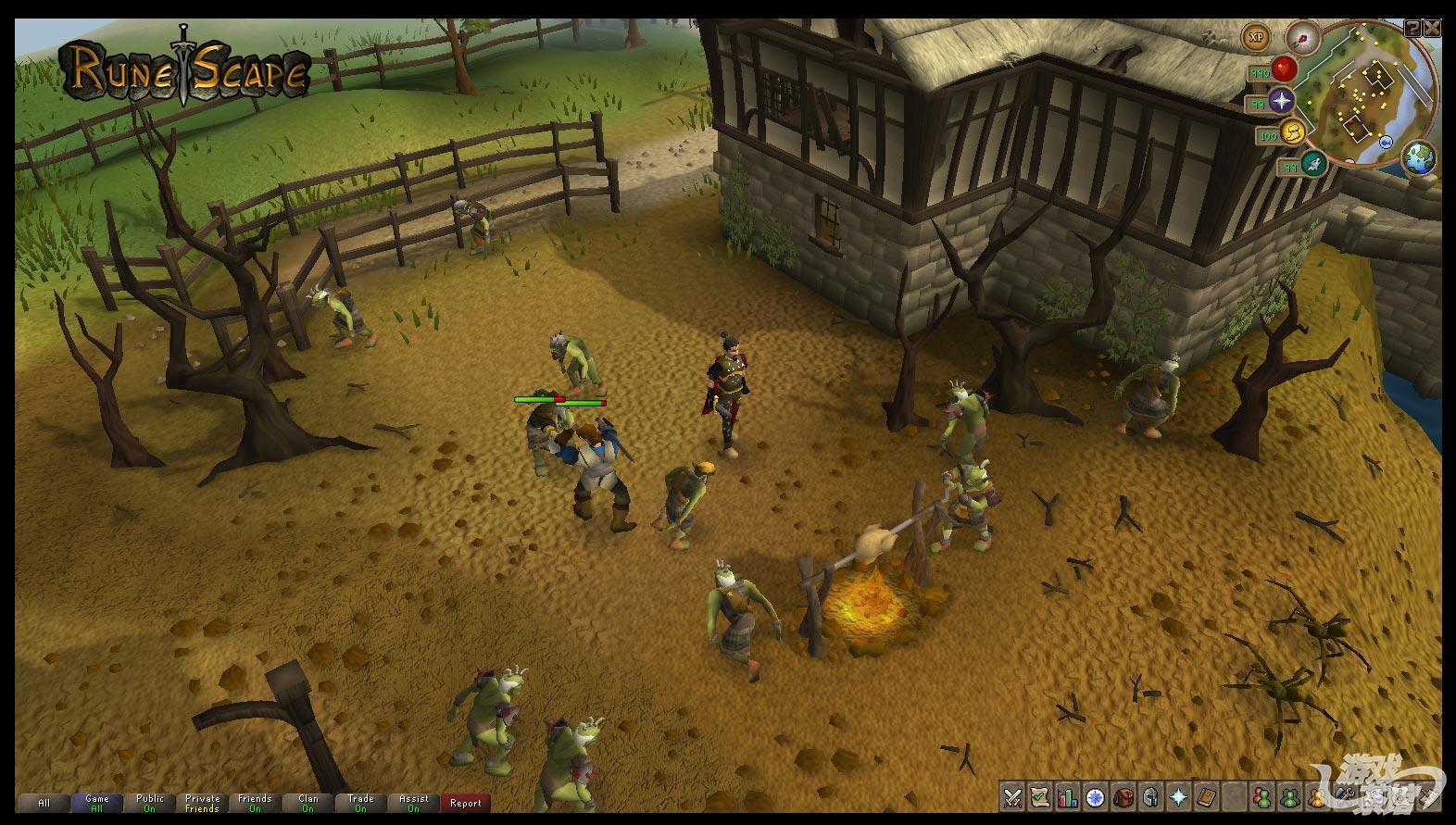The image size is (1456, 825).
Task: Open the backpack inventory tab
Action: tap(1123, 796)
